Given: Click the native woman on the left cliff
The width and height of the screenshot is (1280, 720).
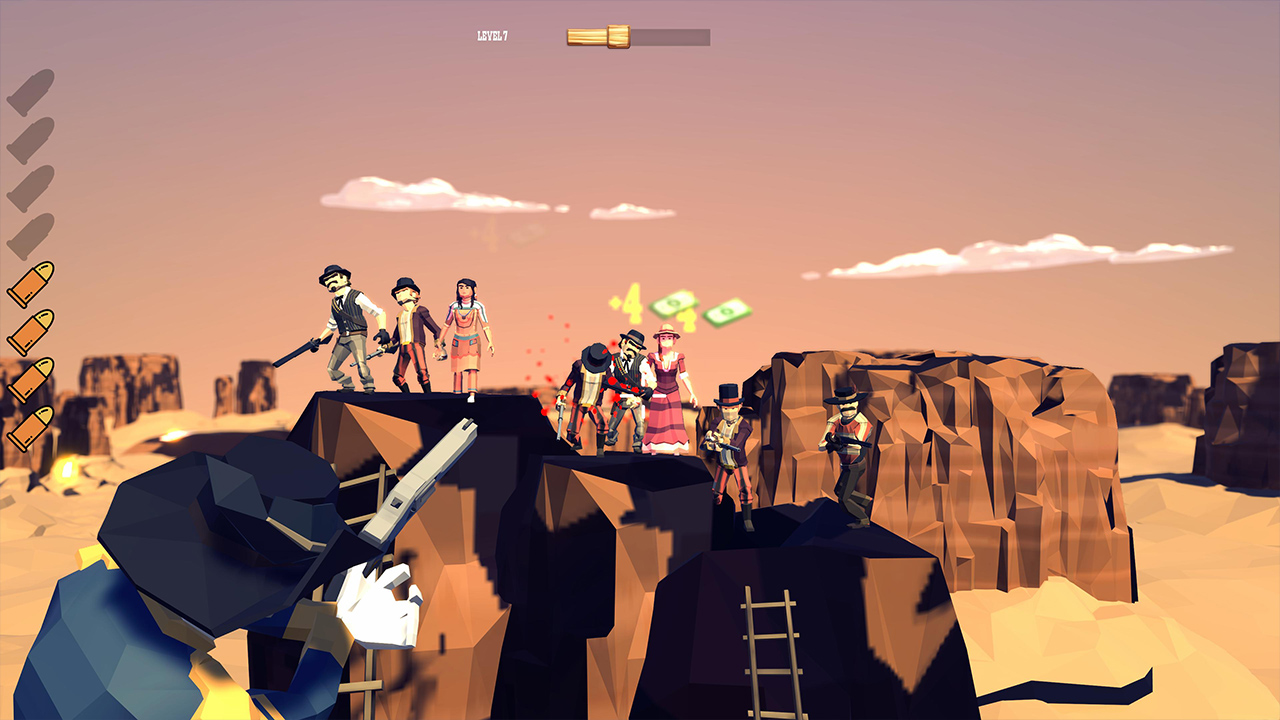Looking at the screenshot, I should [466, 330].
